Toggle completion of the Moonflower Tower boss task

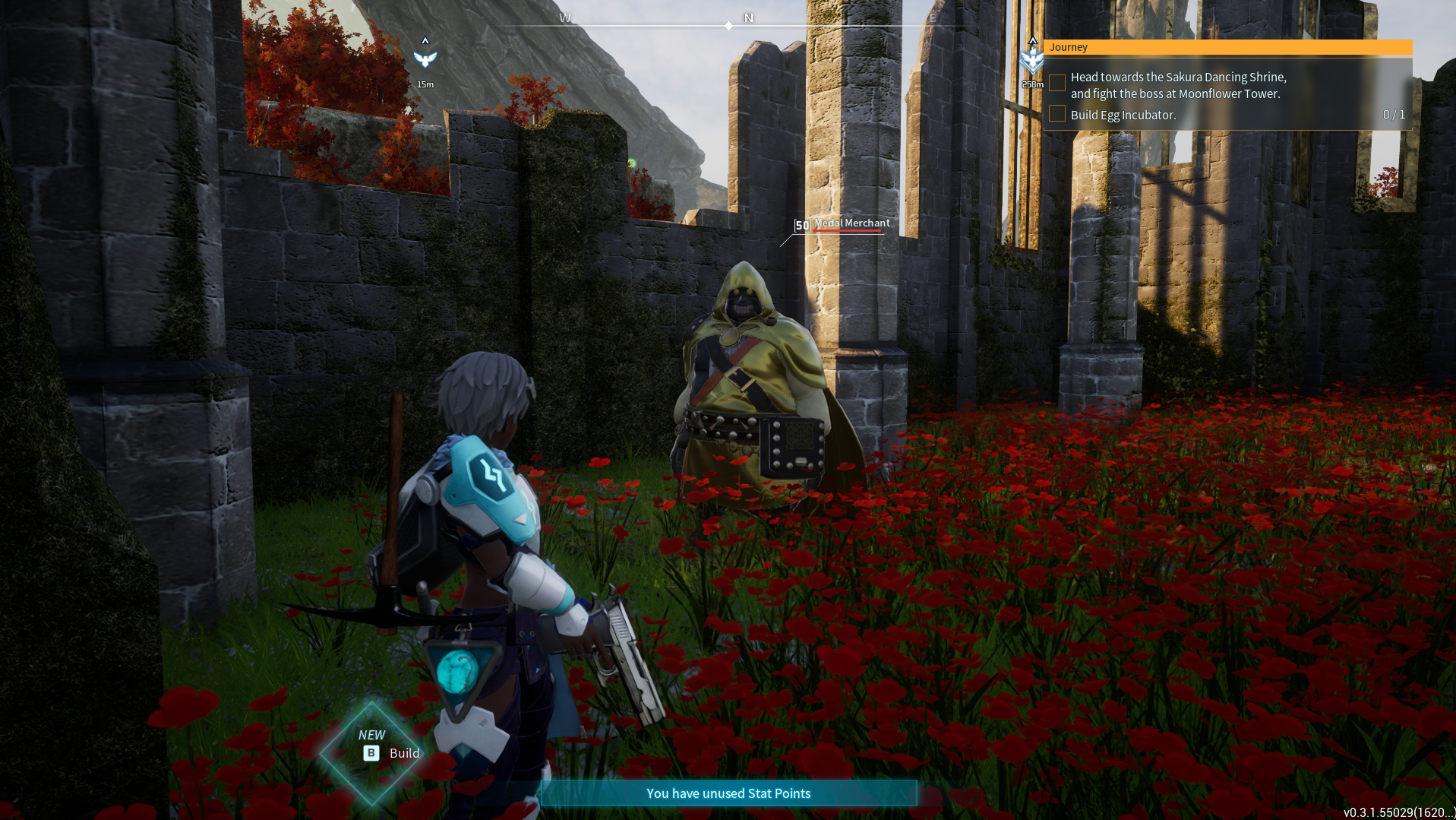[1056, 82]
